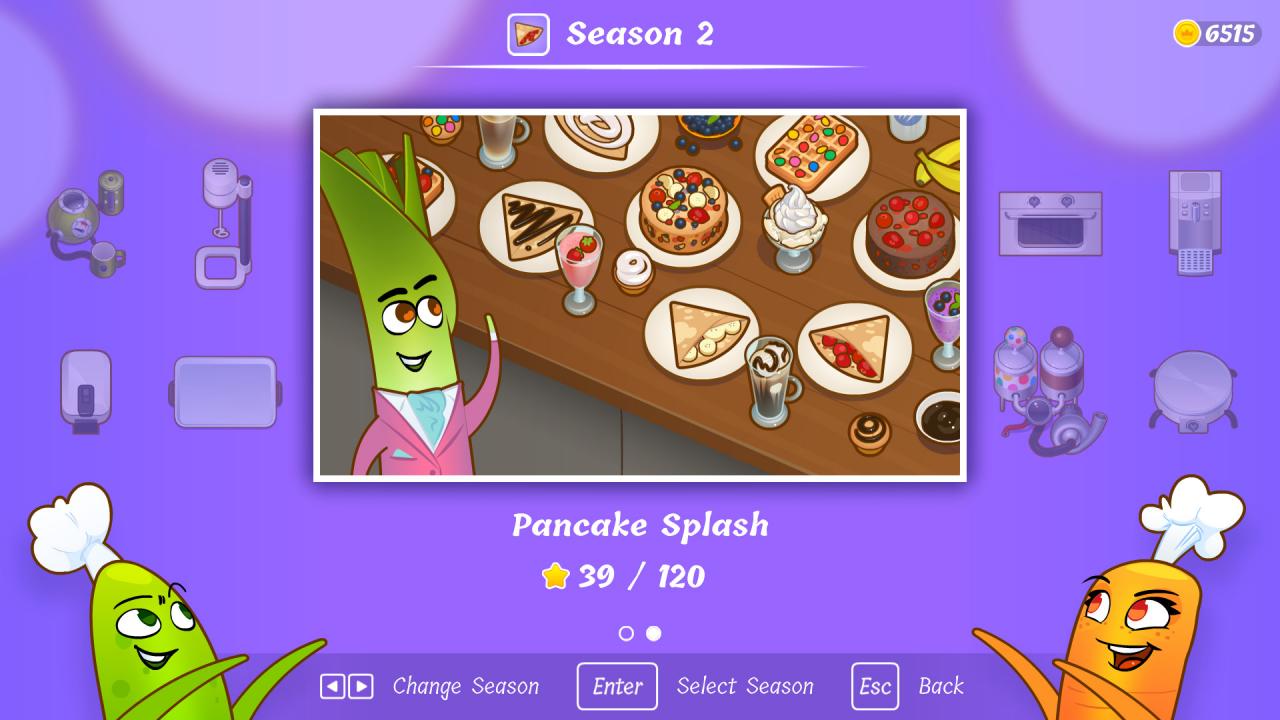Open the Pancake Splash preview image
This screenshot has height=720, width=1280.
click(x=640, y=294)
